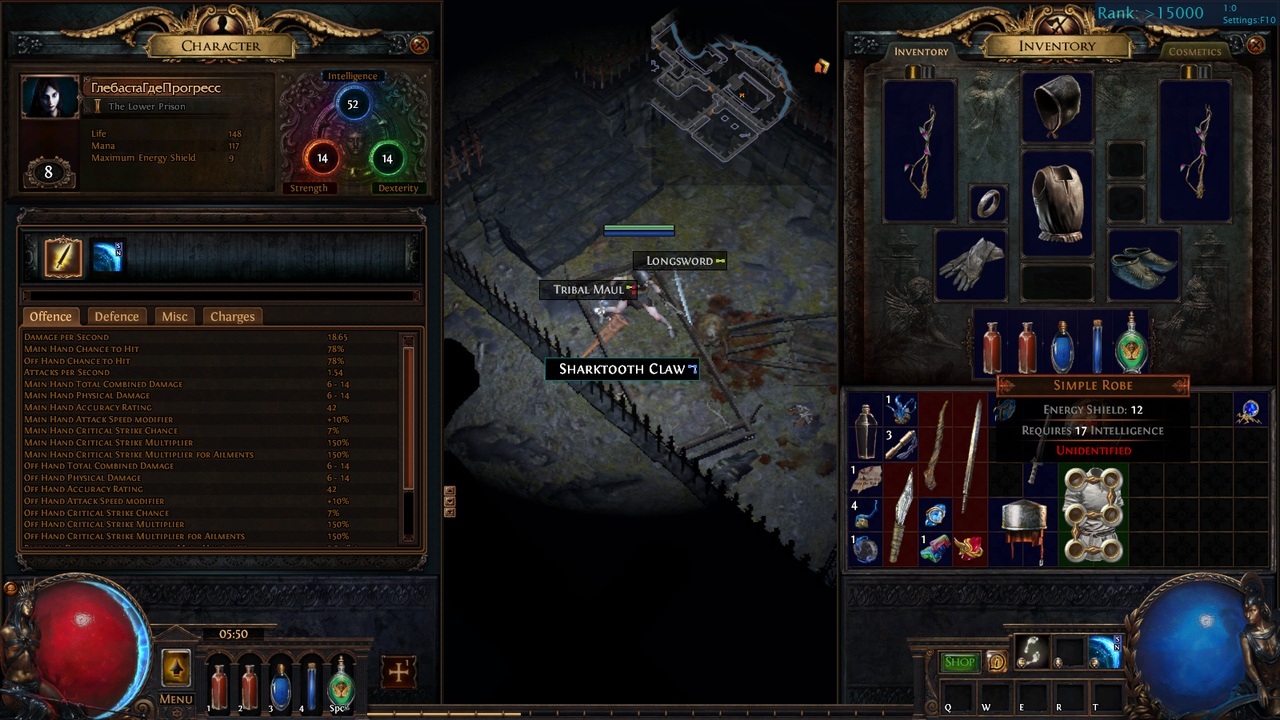1280x720 pixels.
Task: Click the footprints move skill icon
Action: (x=1031, y=651)
